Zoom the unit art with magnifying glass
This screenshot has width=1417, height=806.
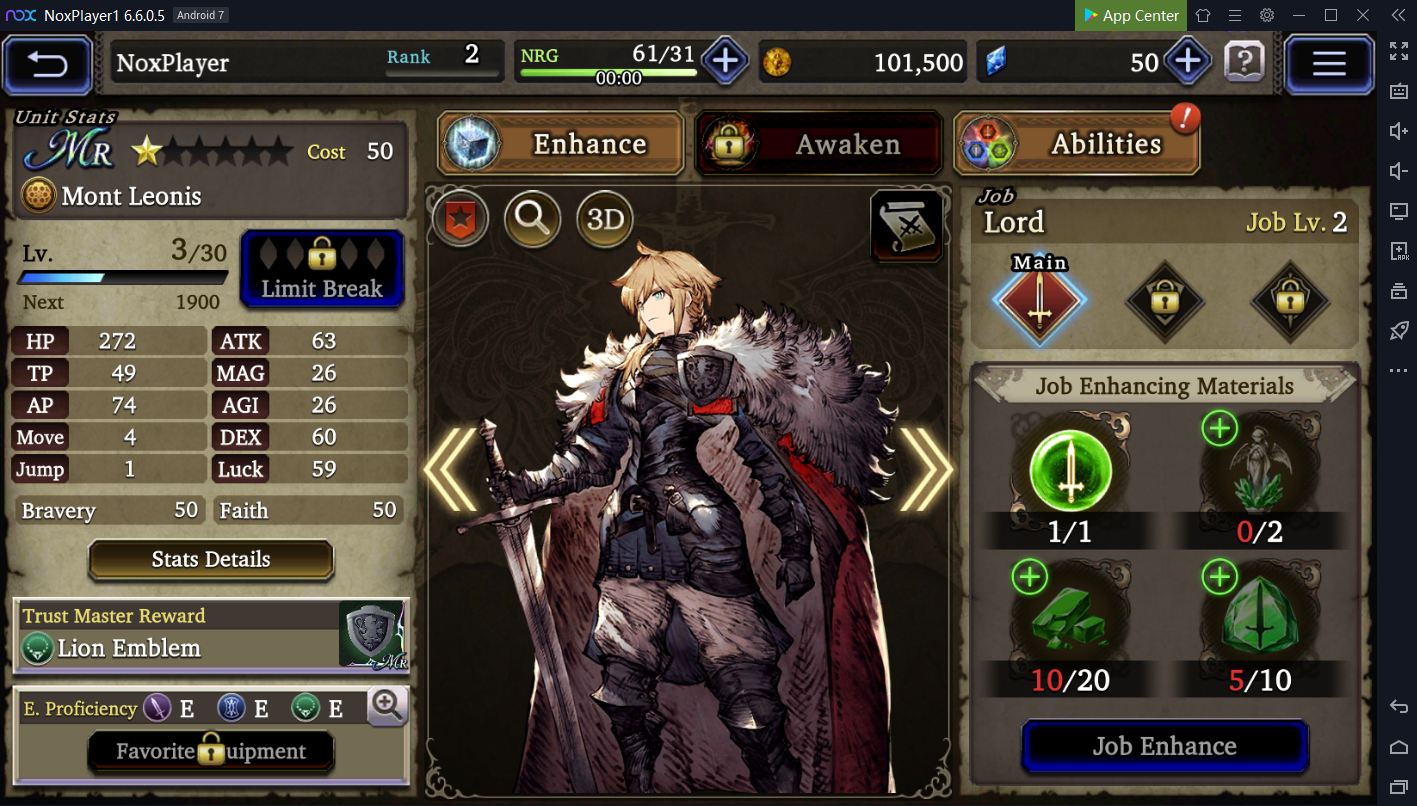(x=532, y=219)
